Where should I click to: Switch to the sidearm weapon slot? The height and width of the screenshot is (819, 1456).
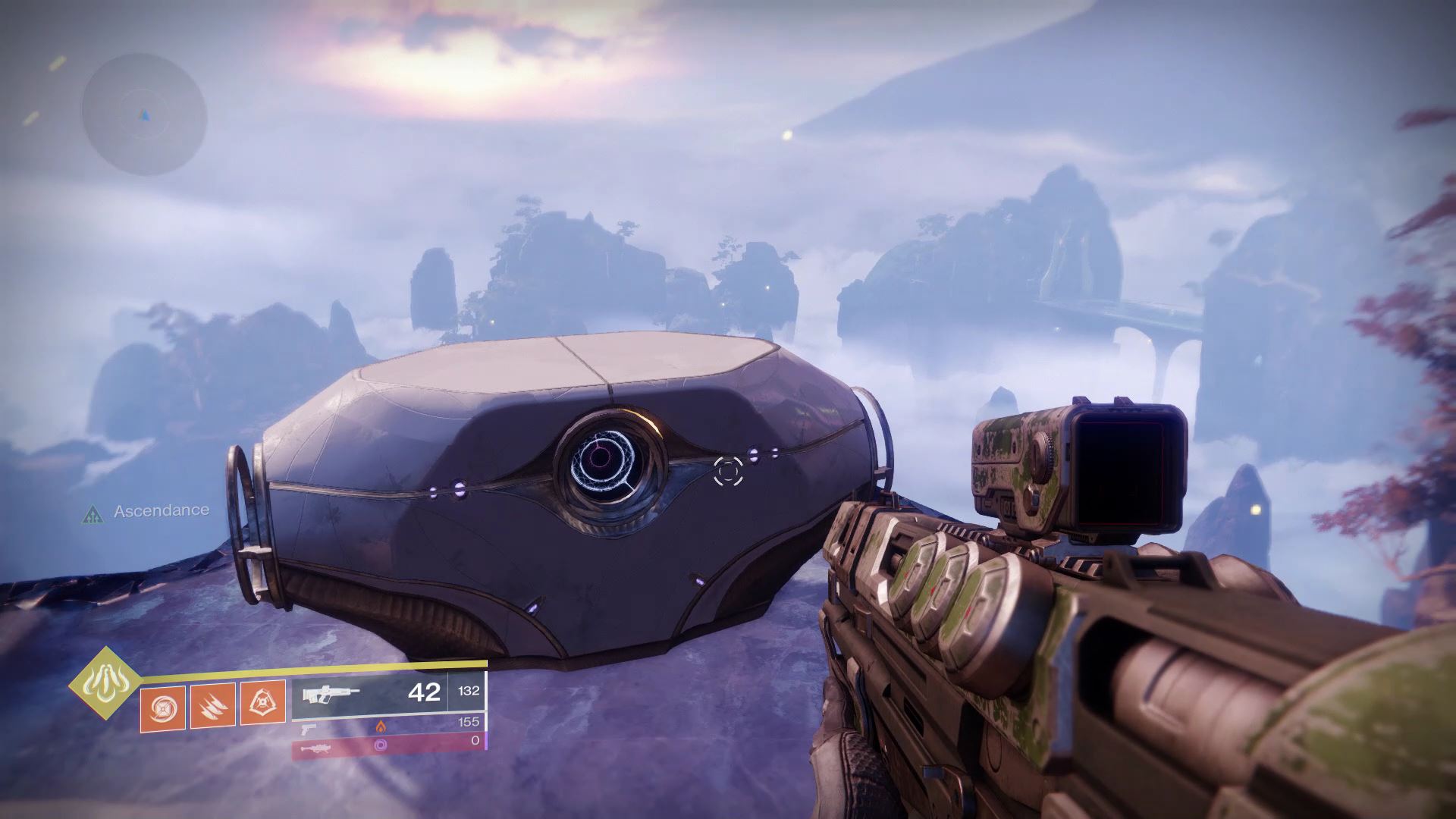(x=388, y=726)
